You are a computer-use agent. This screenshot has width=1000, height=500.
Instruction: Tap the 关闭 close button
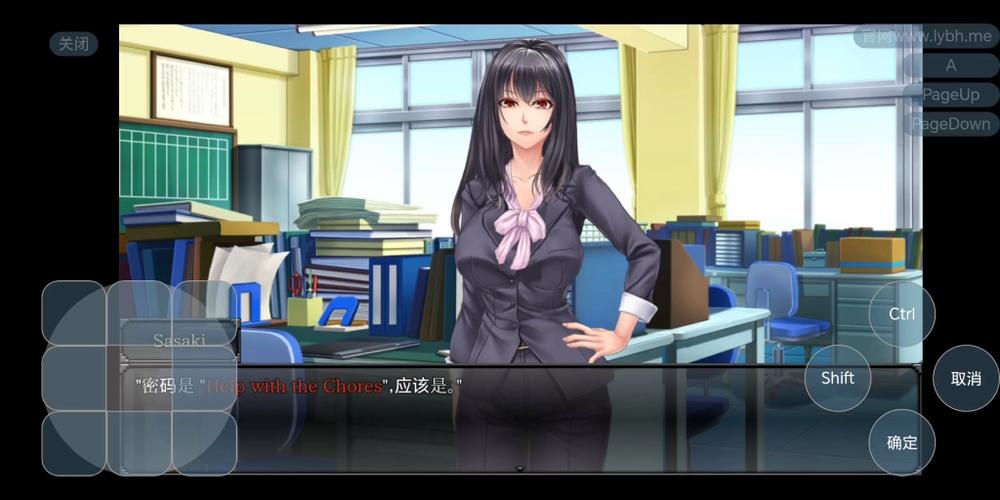click(74, 44)
